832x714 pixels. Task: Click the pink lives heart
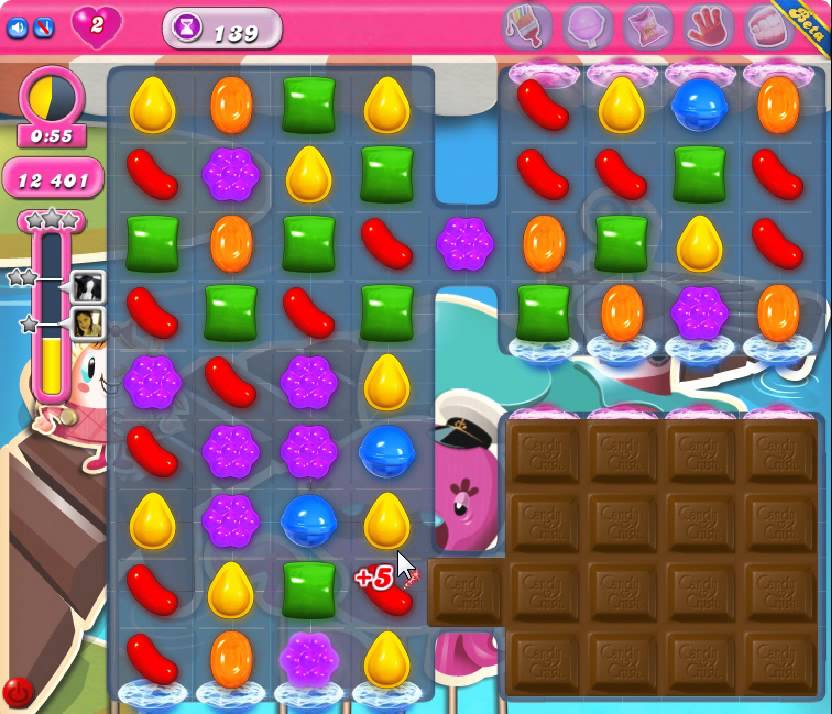96,27
